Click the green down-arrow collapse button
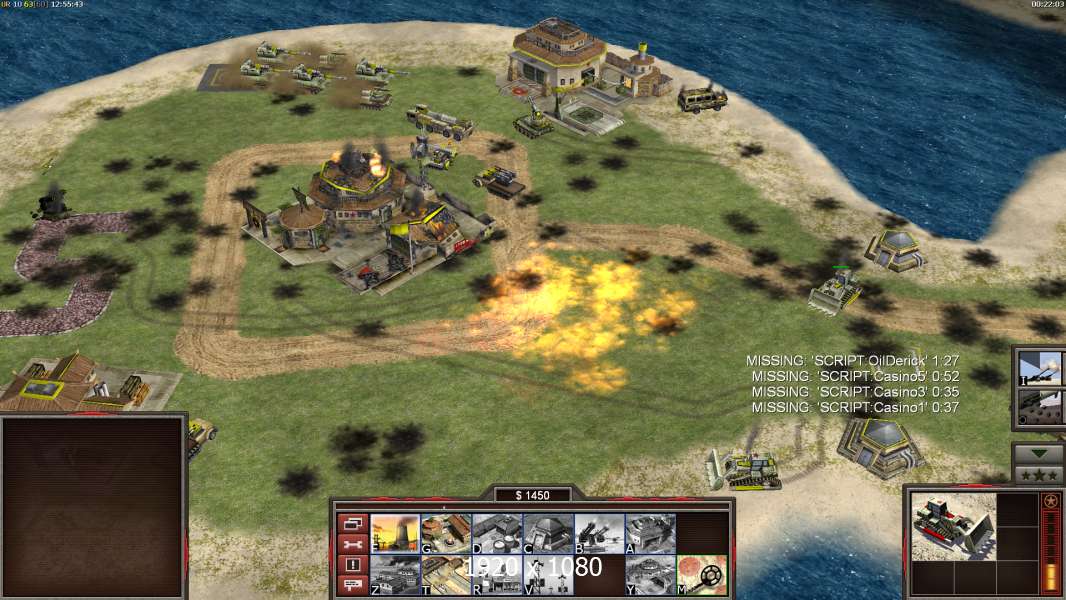The image size is (1066, 600). coord(1039,454)
